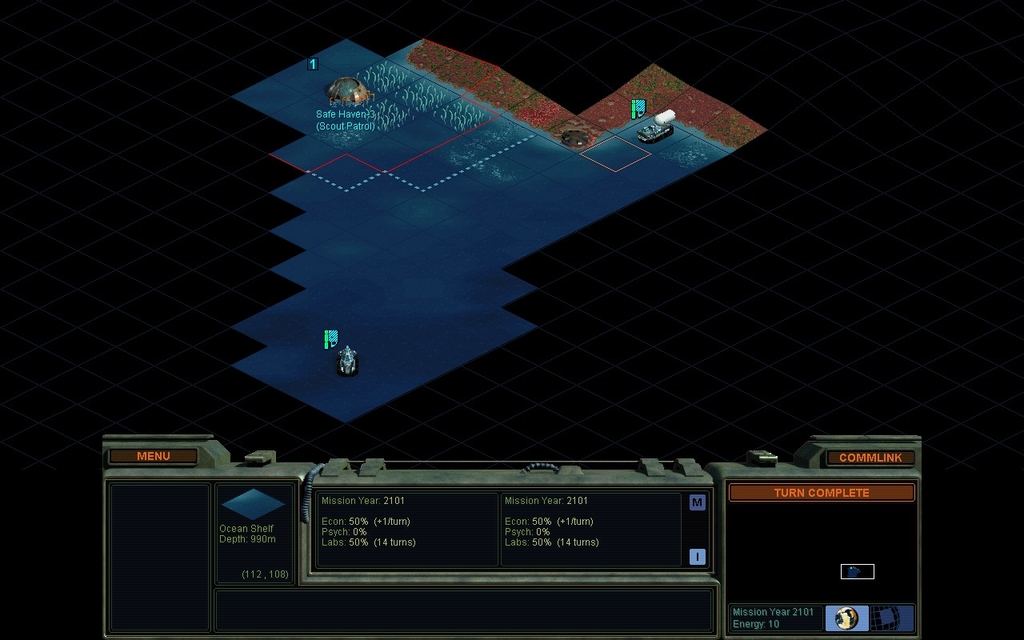This screenshot has width=1024, height=640.
Task: Select the flagged transport unit near the coast
Action: point(656,130)
